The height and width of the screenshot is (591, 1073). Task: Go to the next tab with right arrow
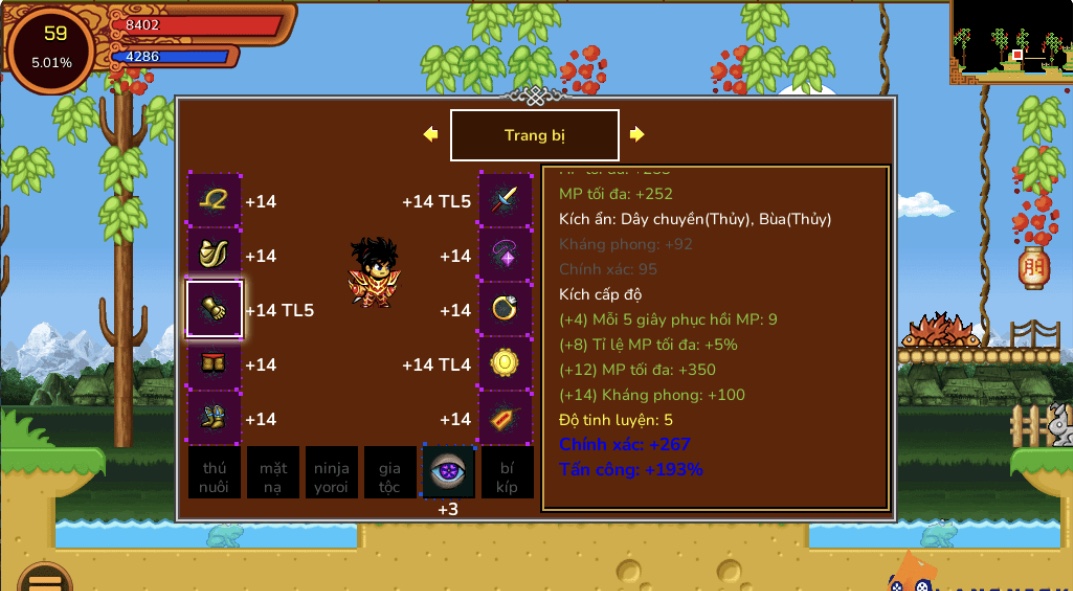coord(637,134)
